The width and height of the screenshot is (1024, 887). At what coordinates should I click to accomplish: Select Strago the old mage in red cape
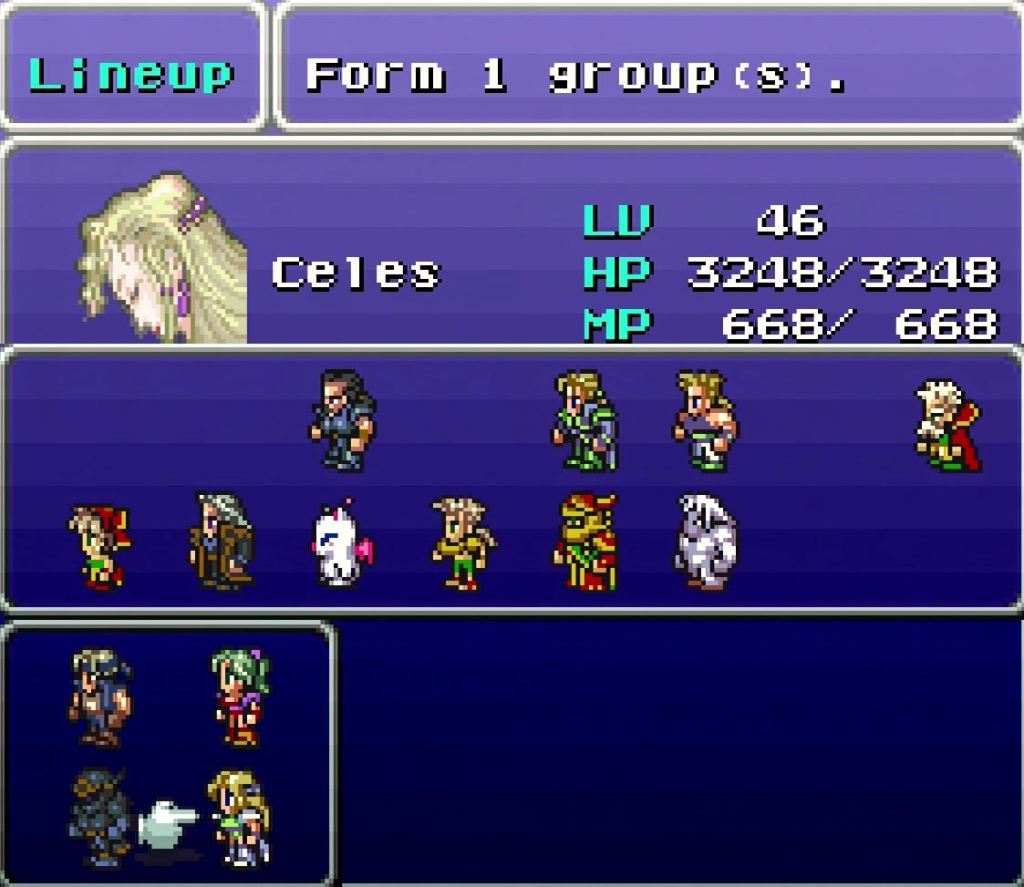click(x=947, y=426)
